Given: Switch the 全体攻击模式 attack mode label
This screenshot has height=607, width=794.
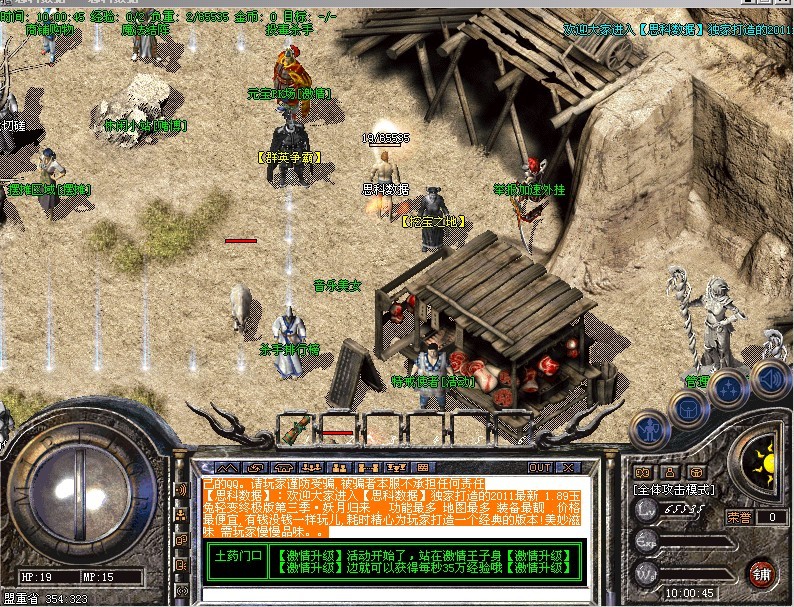Looking at the screenshot, I should [x=671, y=491].
